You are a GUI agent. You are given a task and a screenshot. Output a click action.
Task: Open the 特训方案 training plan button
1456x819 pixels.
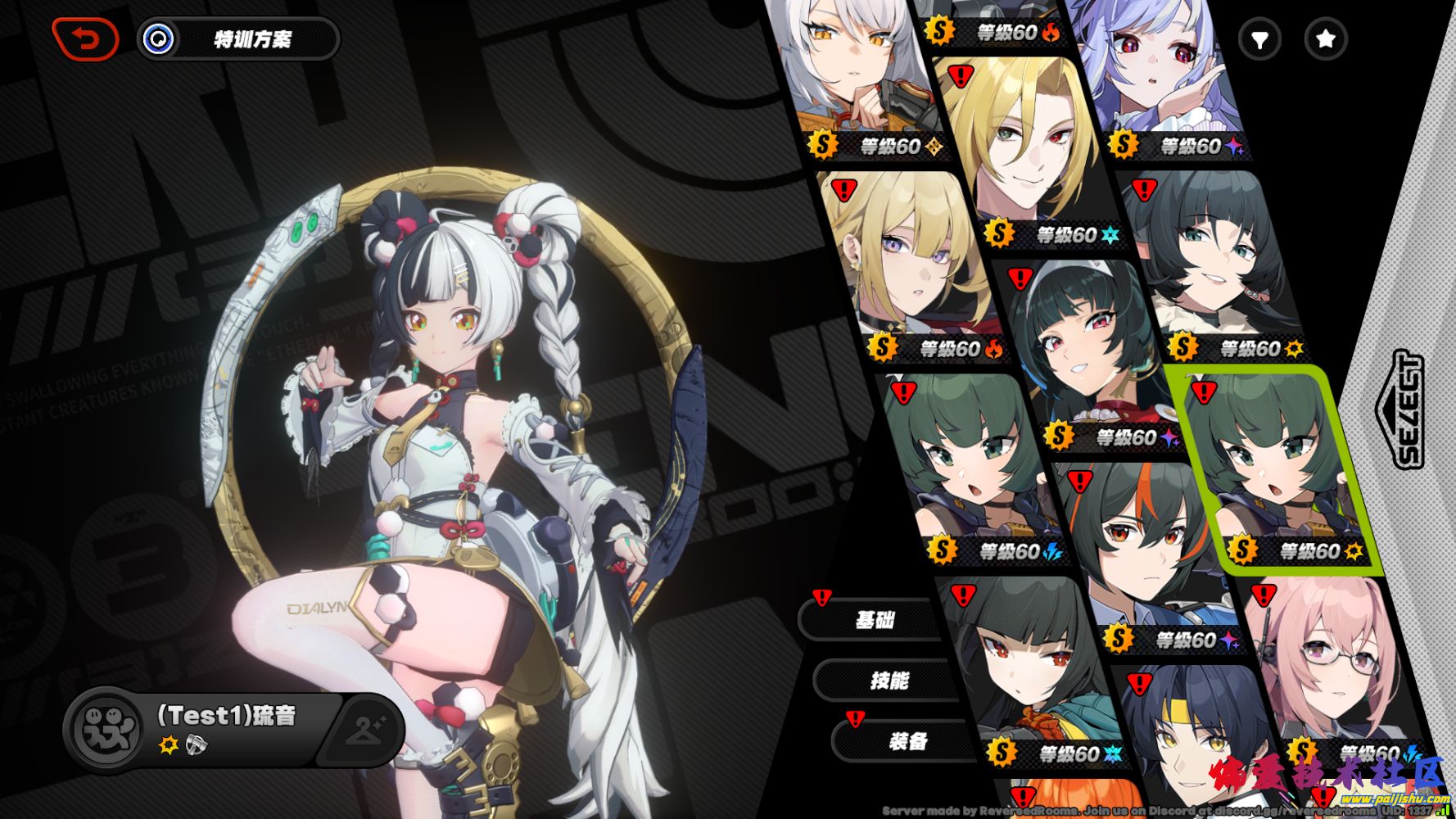click(x=239, y=38)
